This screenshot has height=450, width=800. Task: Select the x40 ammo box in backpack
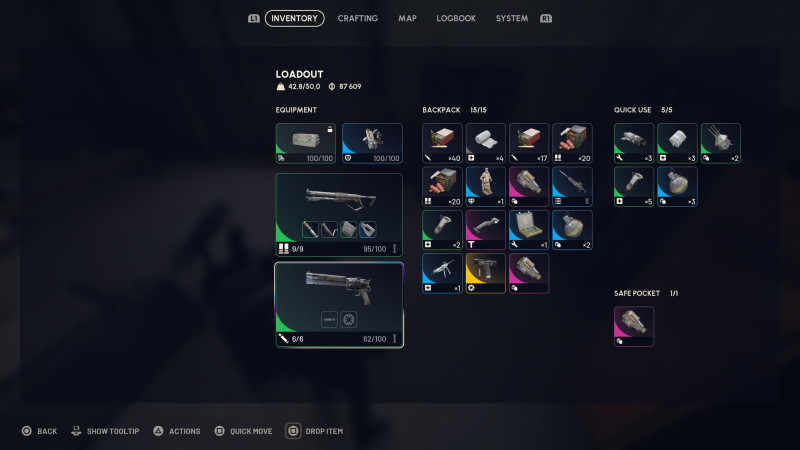(x=442, y=143)
